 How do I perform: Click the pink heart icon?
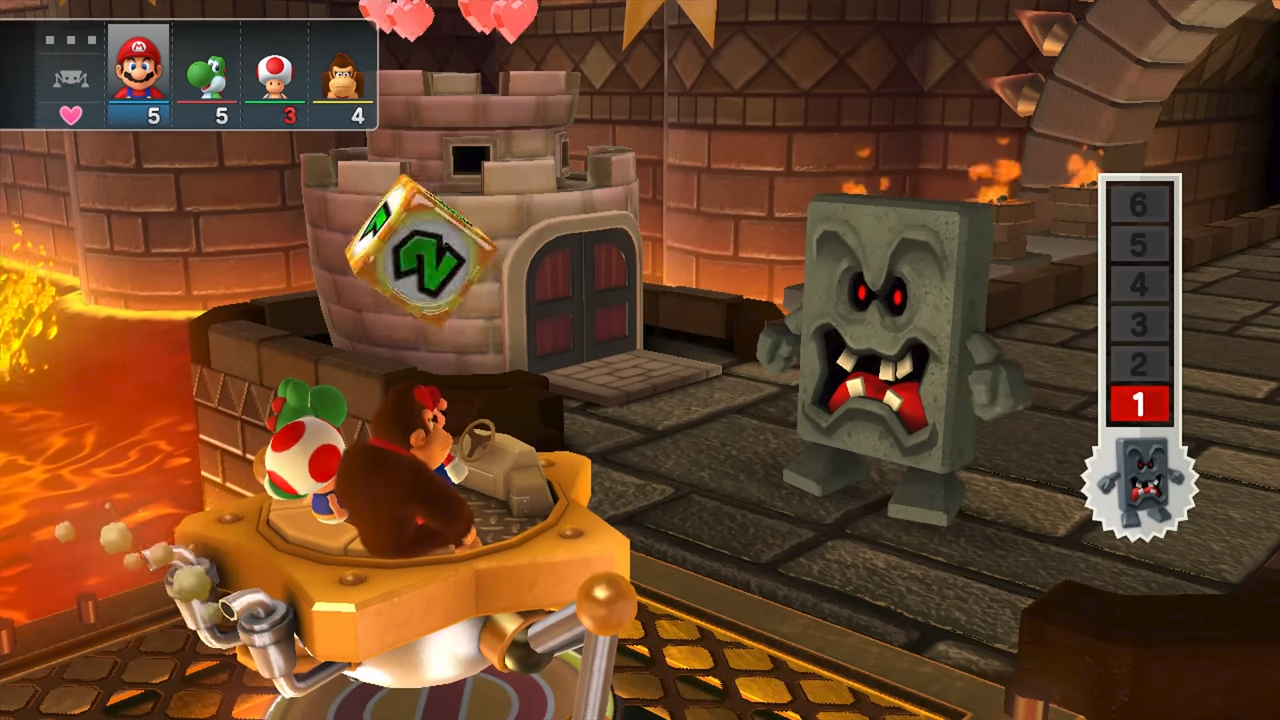point(70,114)
